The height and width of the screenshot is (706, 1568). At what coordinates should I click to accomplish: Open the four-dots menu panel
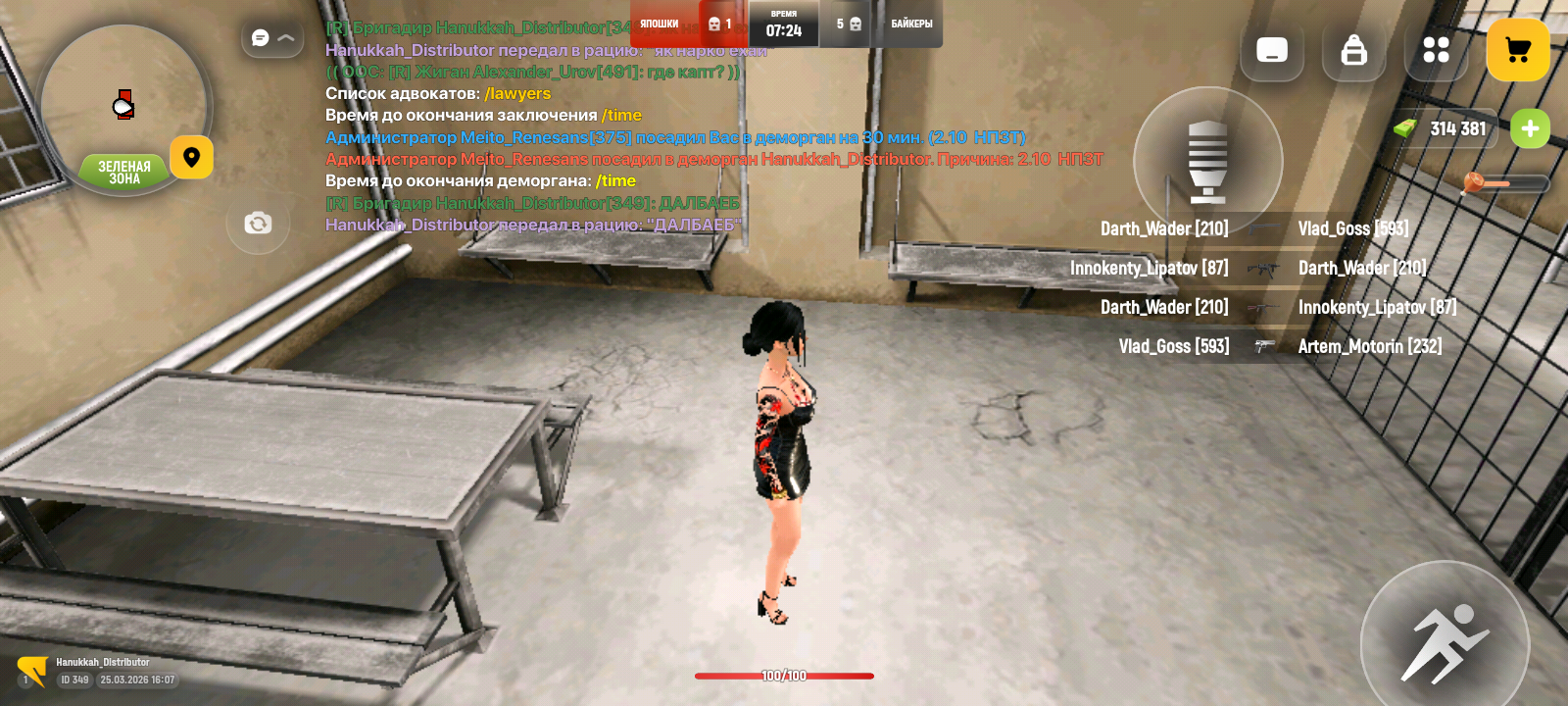pyautogui.click(x=1436, y=51)
